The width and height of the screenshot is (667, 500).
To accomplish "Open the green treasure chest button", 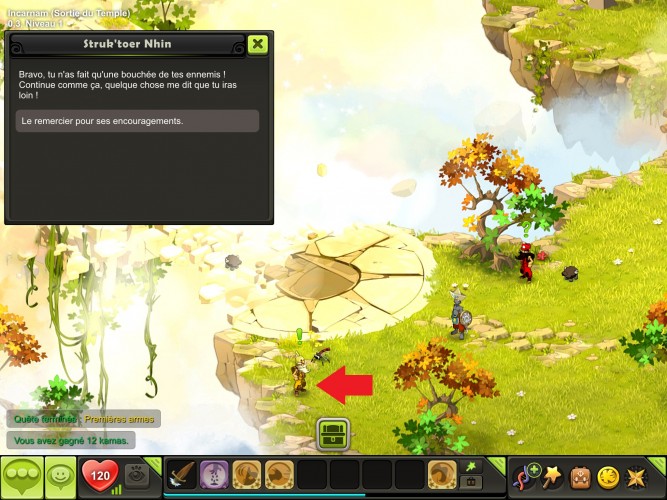I will click(x=332, y=434).
